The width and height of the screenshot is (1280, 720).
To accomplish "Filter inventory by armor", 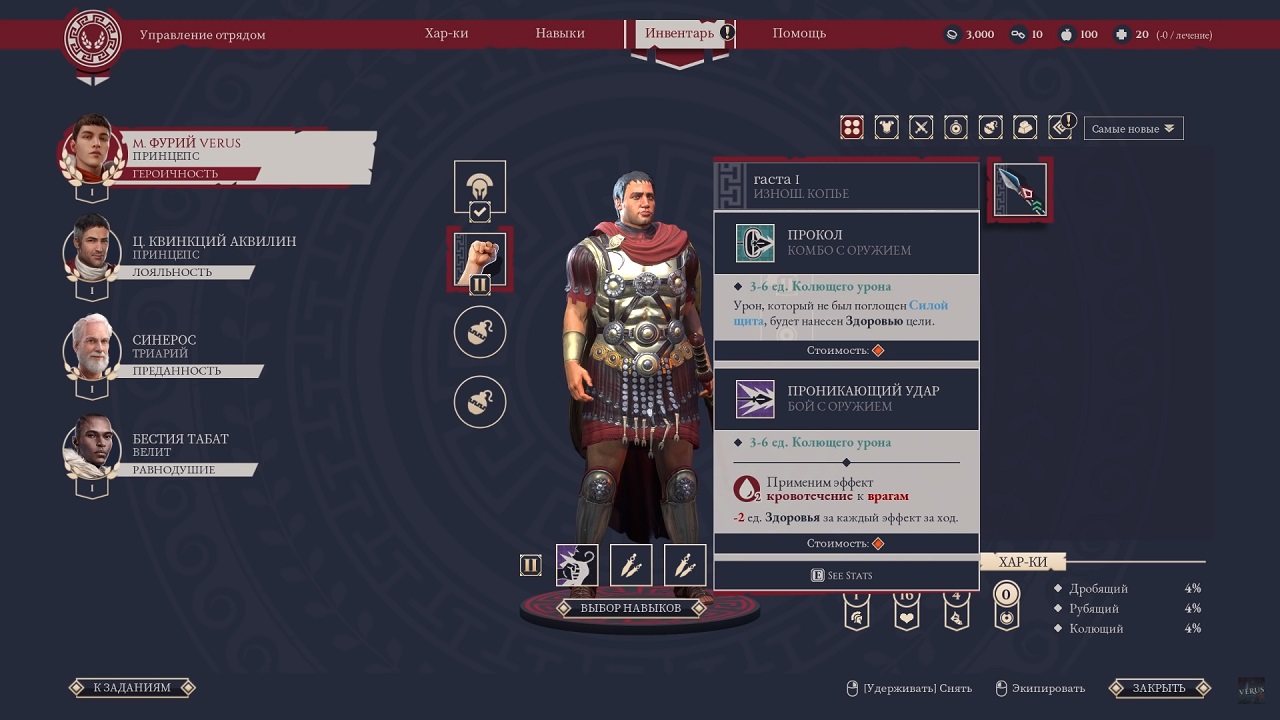I will click(886, 127).
